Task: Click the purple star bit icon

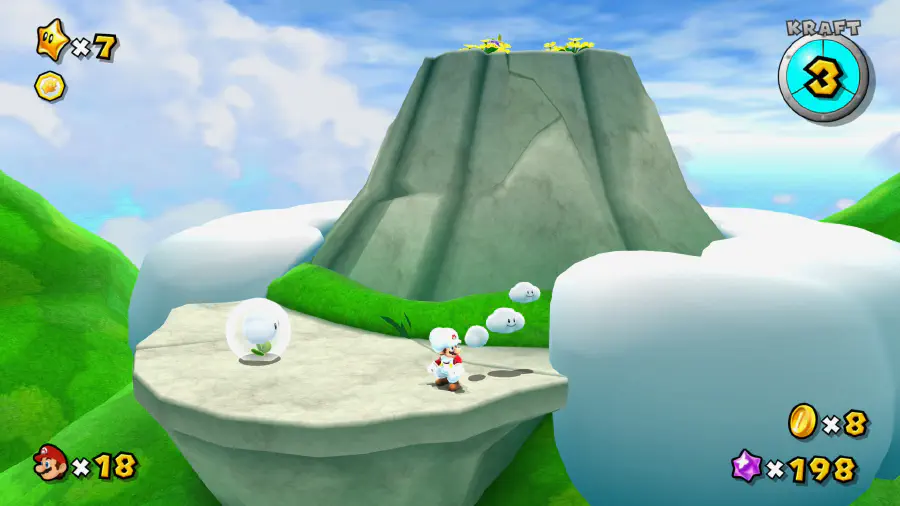Action: pyautogui.click(x=746, y=467)
